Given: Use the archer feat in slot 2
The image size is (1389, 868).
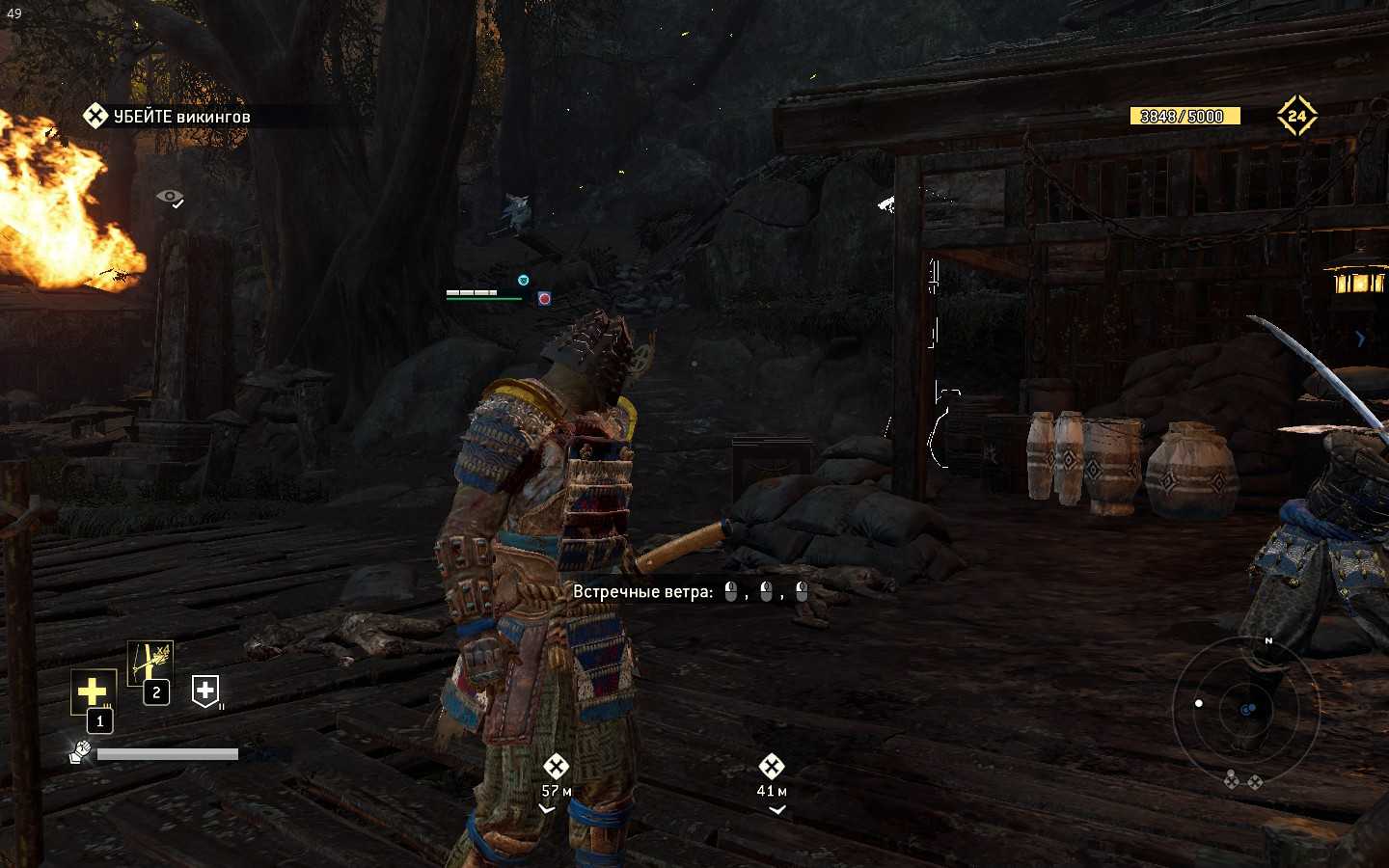Looking at the screenshot, I should tap(150, 664).
